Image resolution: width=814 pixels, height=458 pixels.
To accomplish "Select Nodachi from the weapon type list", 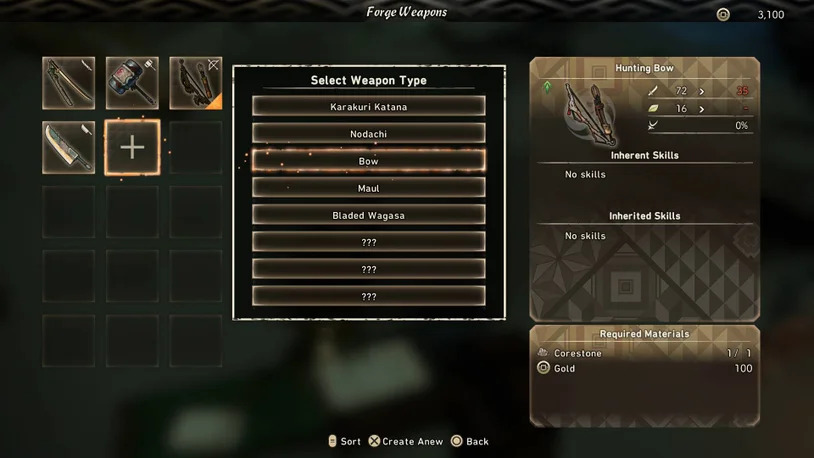I will [x=368, y=134].
